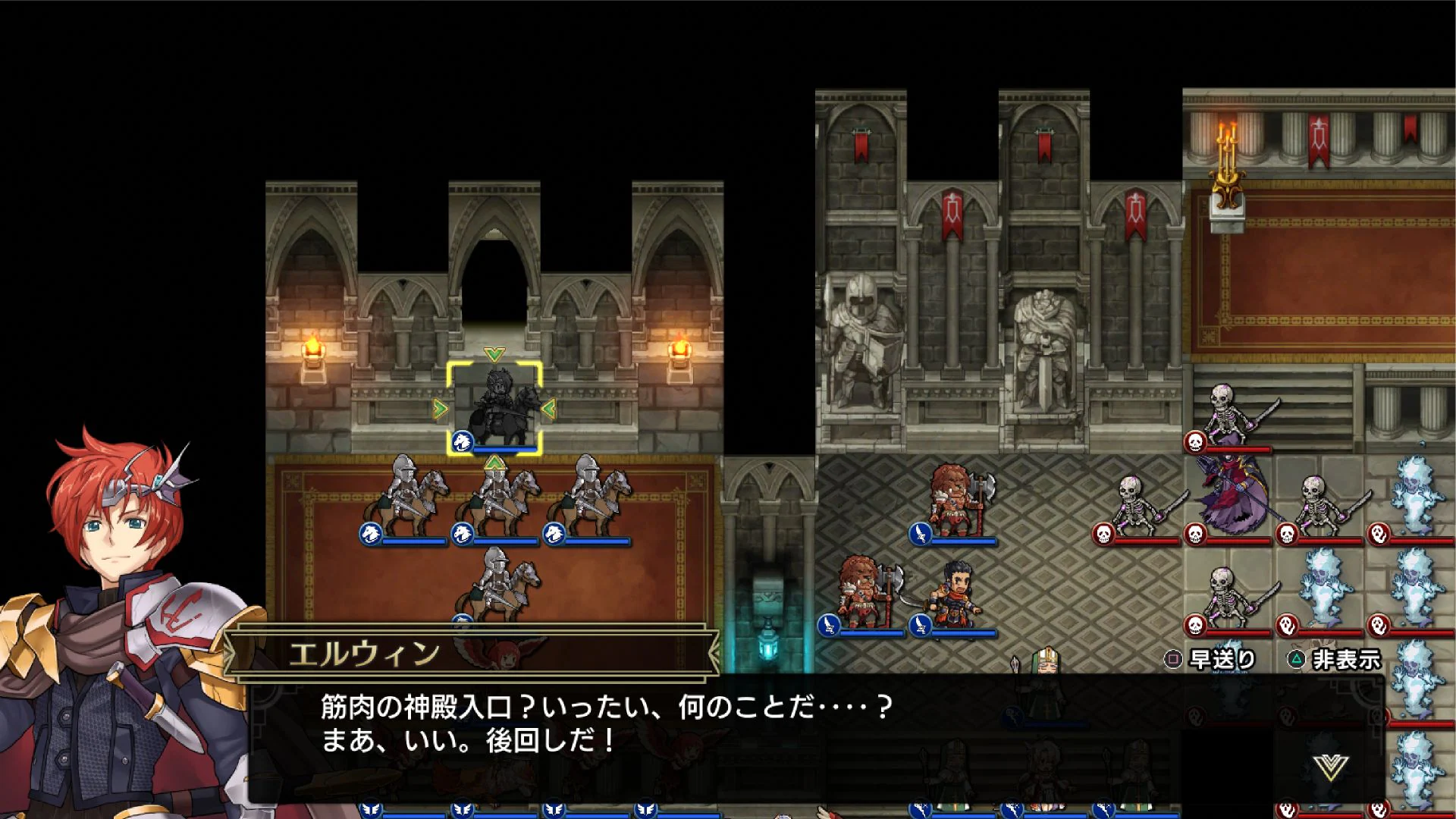Hide the message window using 非表示
Image resolution: width=1456 pixels, height=819 pixels.
(x=1346, y=661)
